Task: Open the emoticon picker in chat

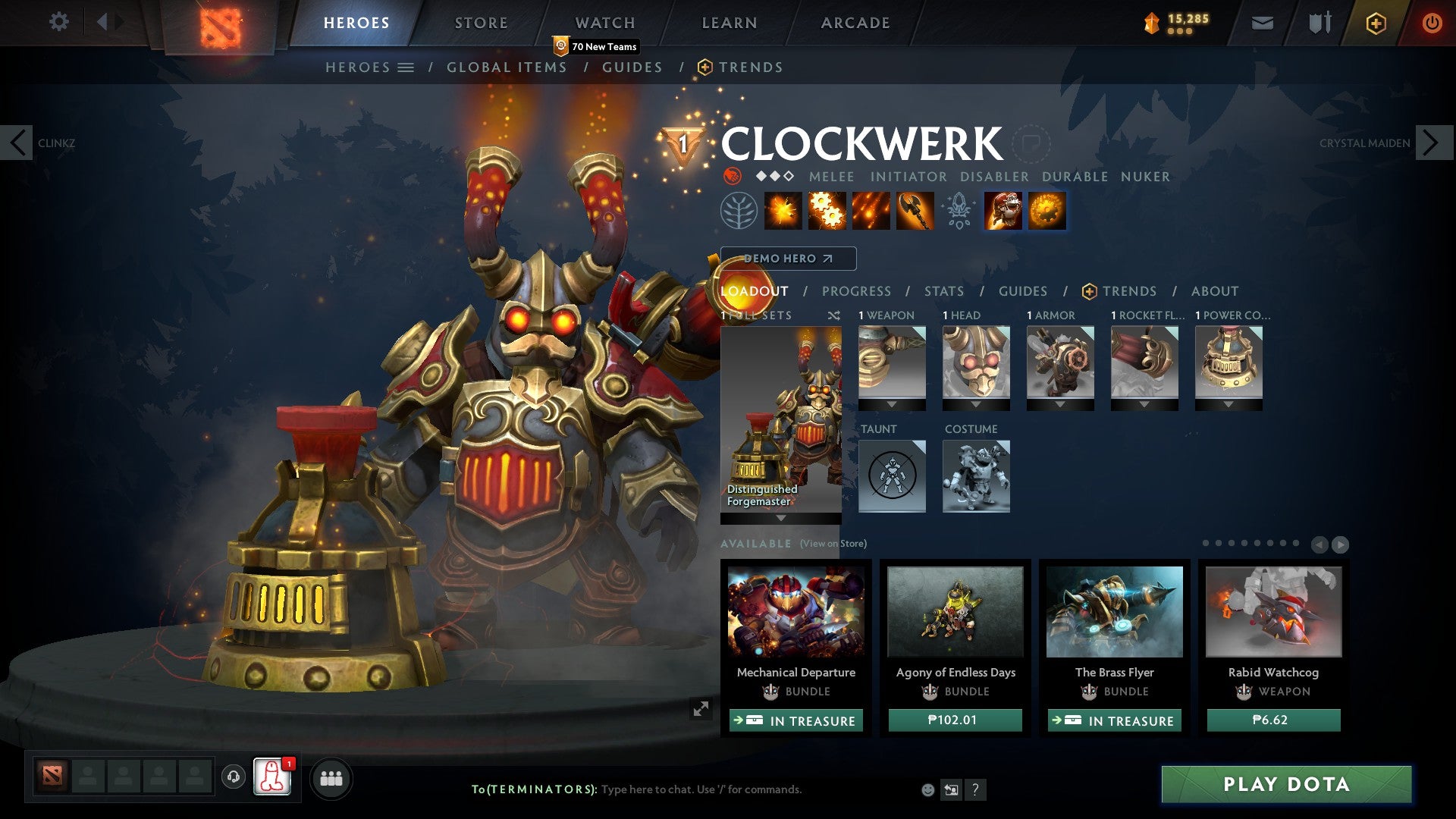Action: pyautogui.click(x=927, y=789)
